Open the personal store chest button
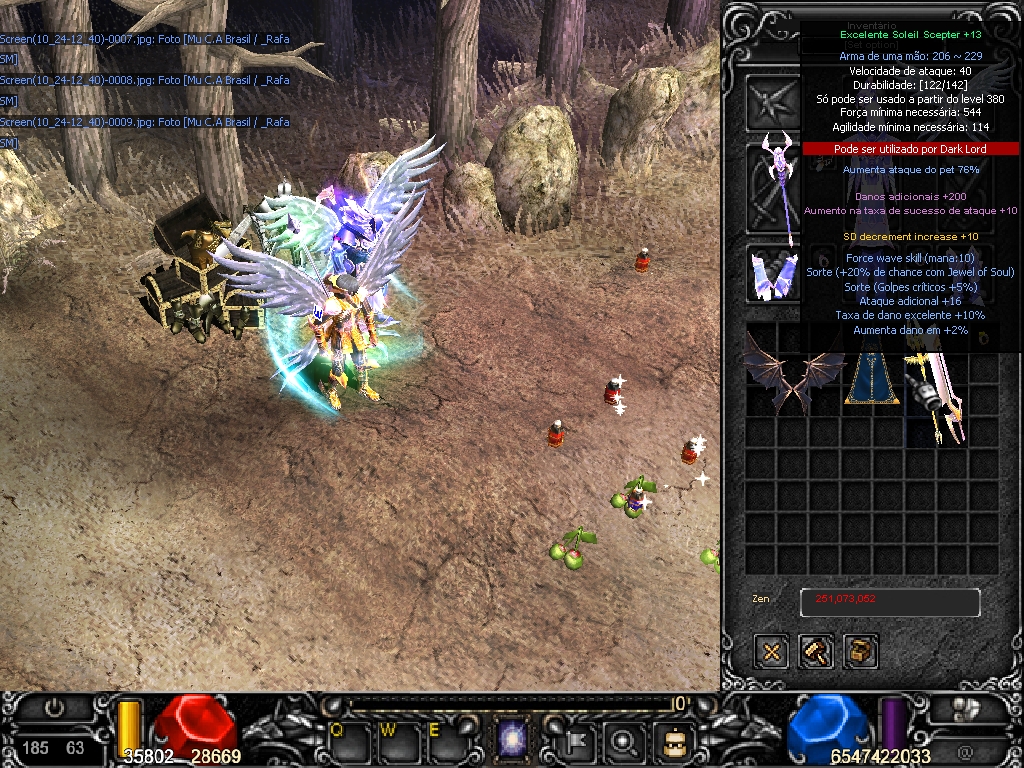This screenshot has width=1024, height=768. click(861, 652)
